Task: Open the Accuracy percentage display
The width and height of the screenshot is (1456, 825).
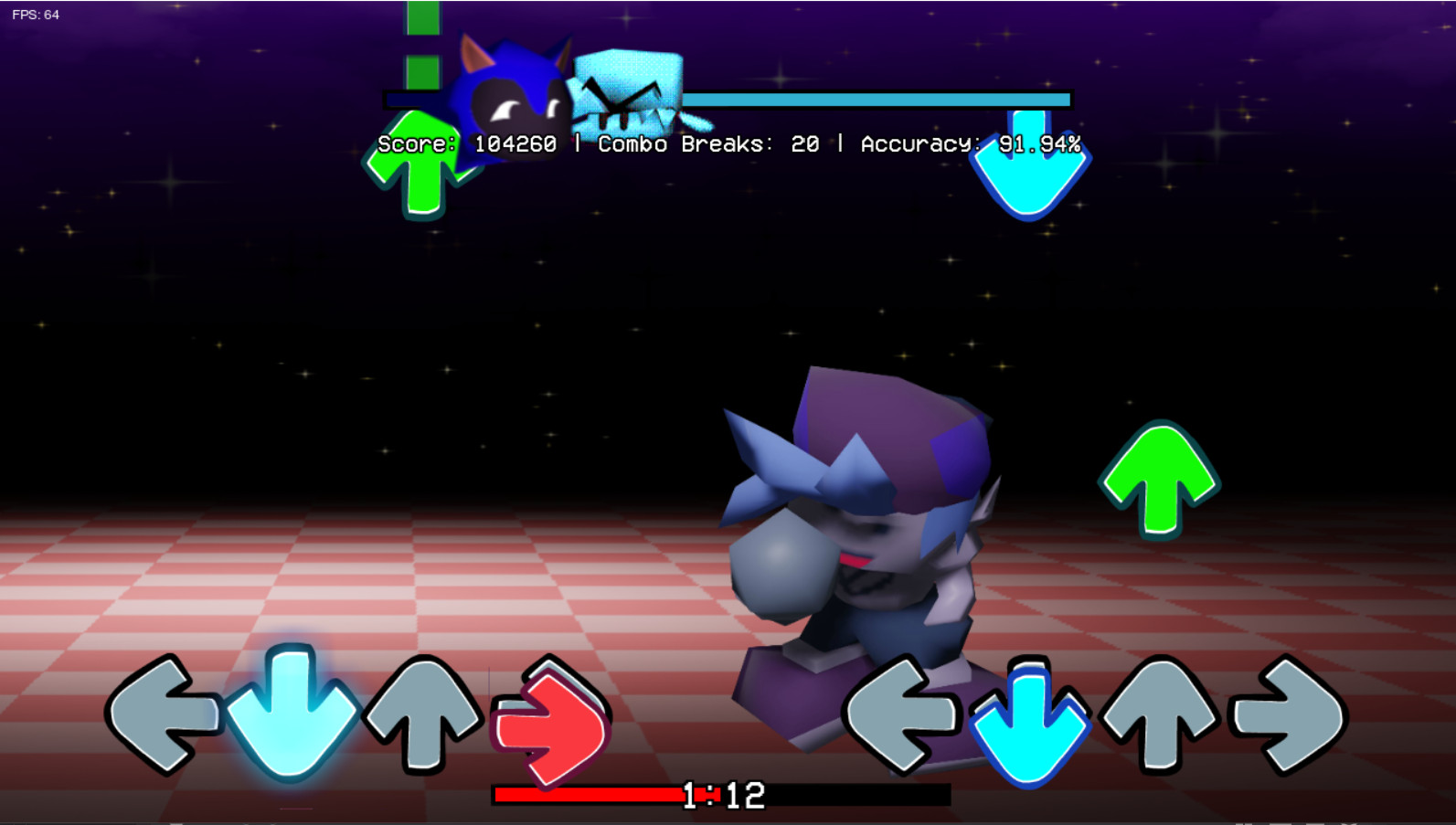Action: click(969, 143)
